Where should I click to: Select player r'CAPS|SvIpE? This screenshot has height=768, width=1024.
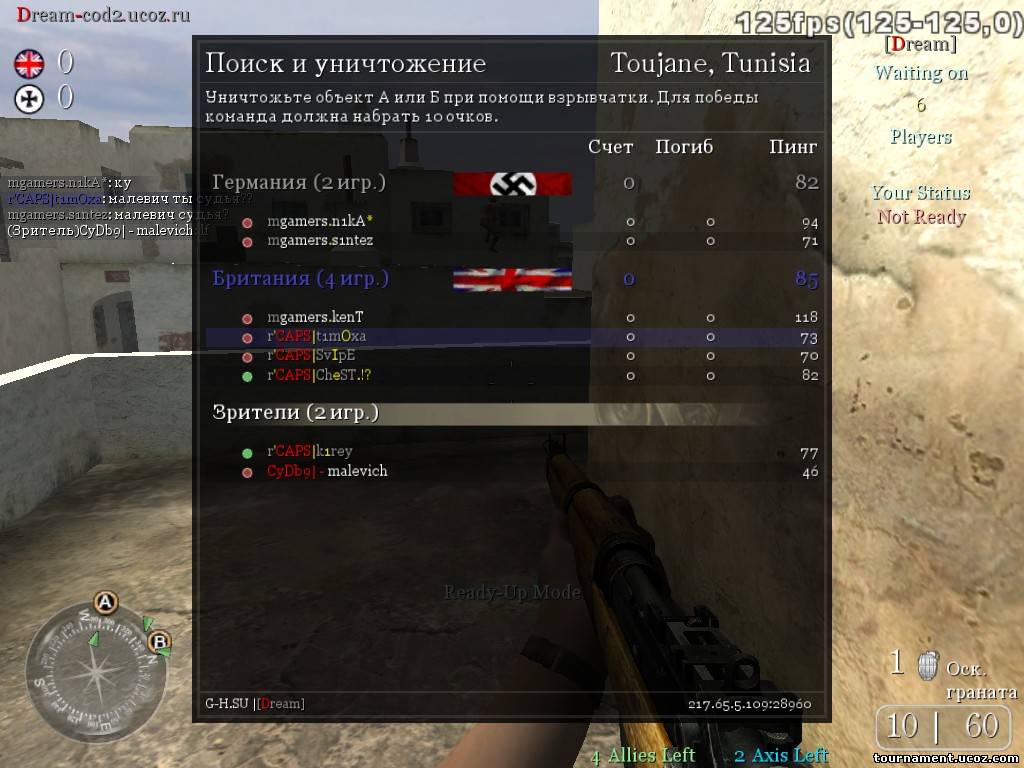[311, 355]
